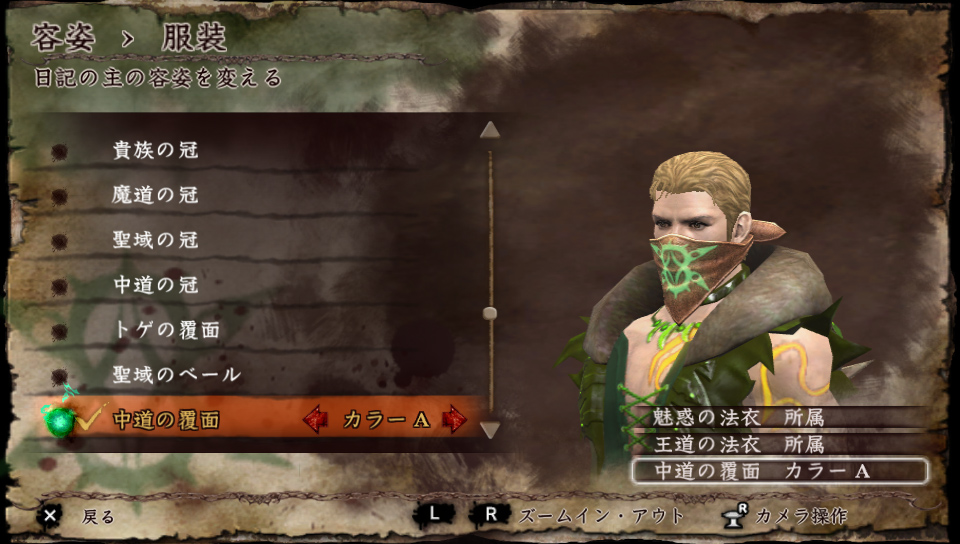Select the 魅惑の法衣 equipped slot

coord(740,418)
